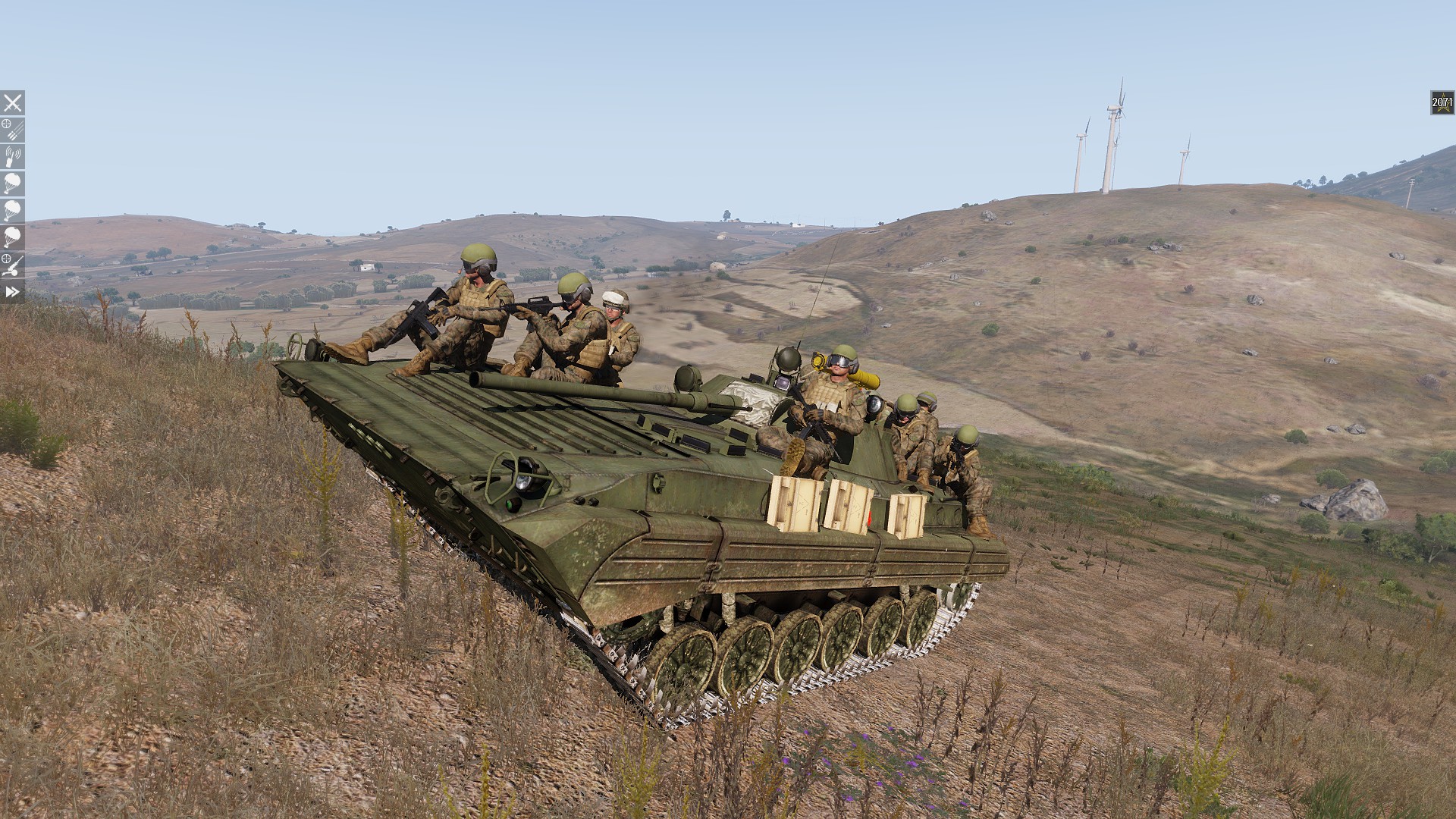The height and width of the screenshot is (819, 1456).
Task: Call the artillery cannon fire support
Action: (12, 265)
